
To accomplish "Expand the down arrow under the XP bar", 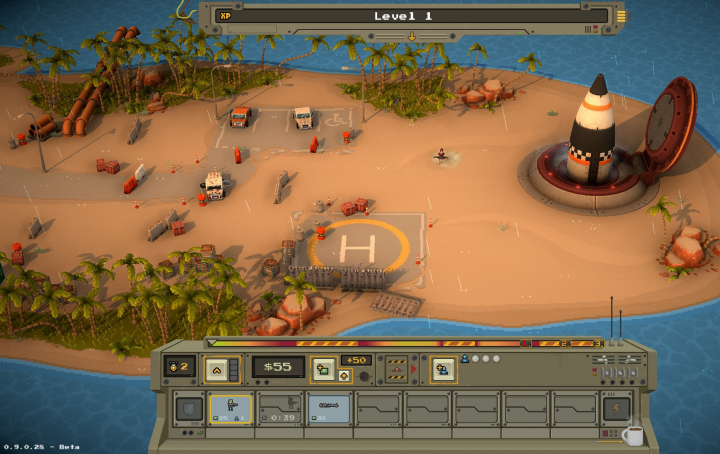I will [x=410, y=36].
